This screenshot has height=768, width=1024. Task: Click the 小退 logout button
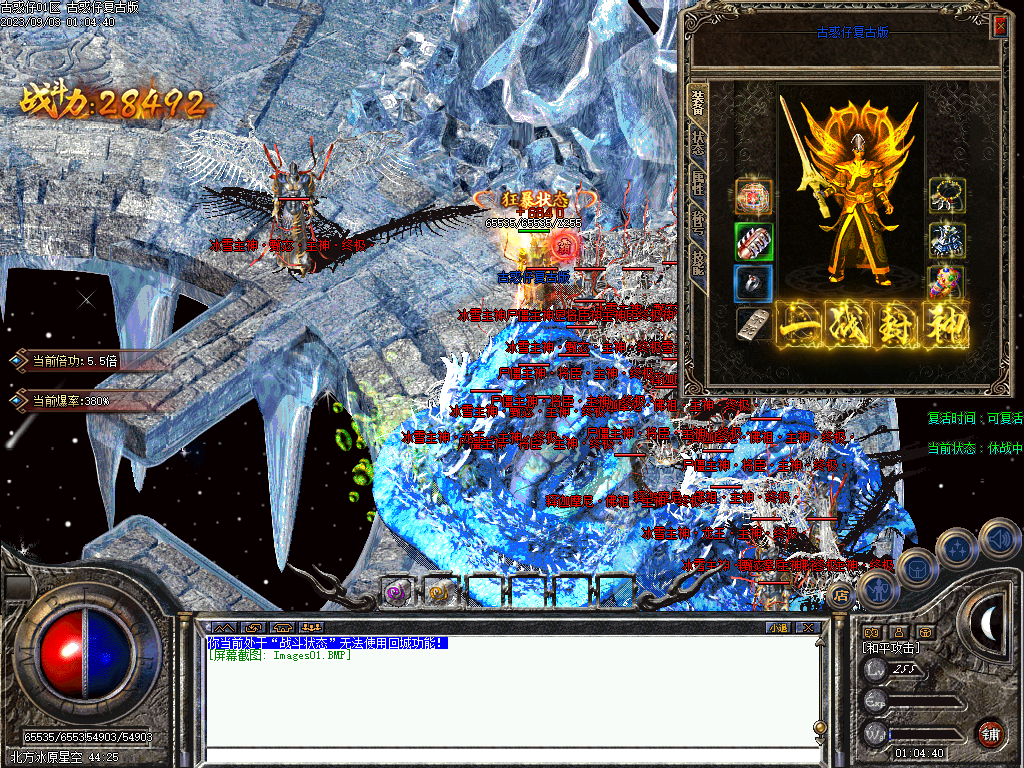tap(778, 628)
